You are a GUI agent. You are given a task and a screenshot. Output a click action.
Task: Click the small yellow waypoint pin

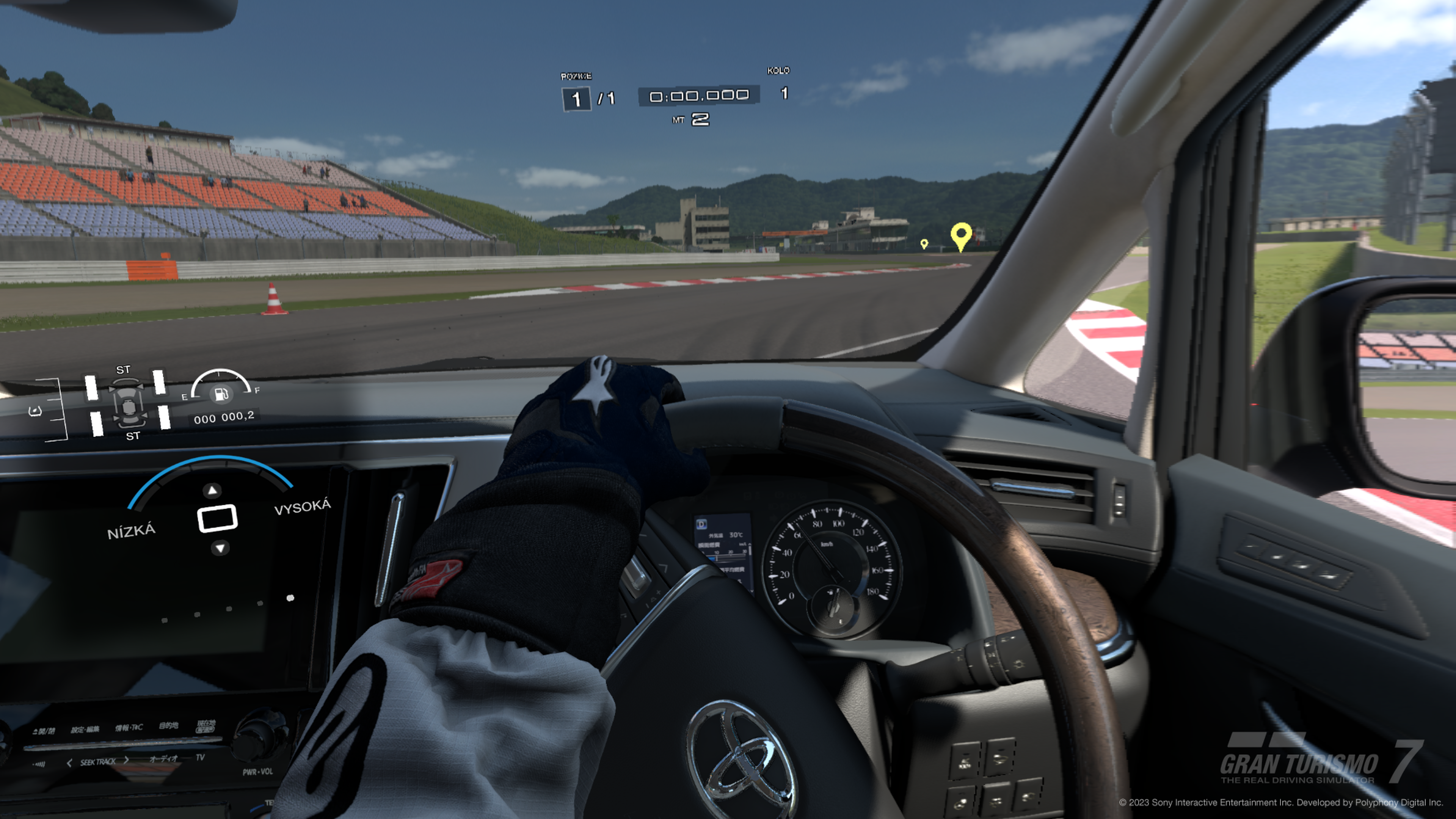tap(924, 243)
